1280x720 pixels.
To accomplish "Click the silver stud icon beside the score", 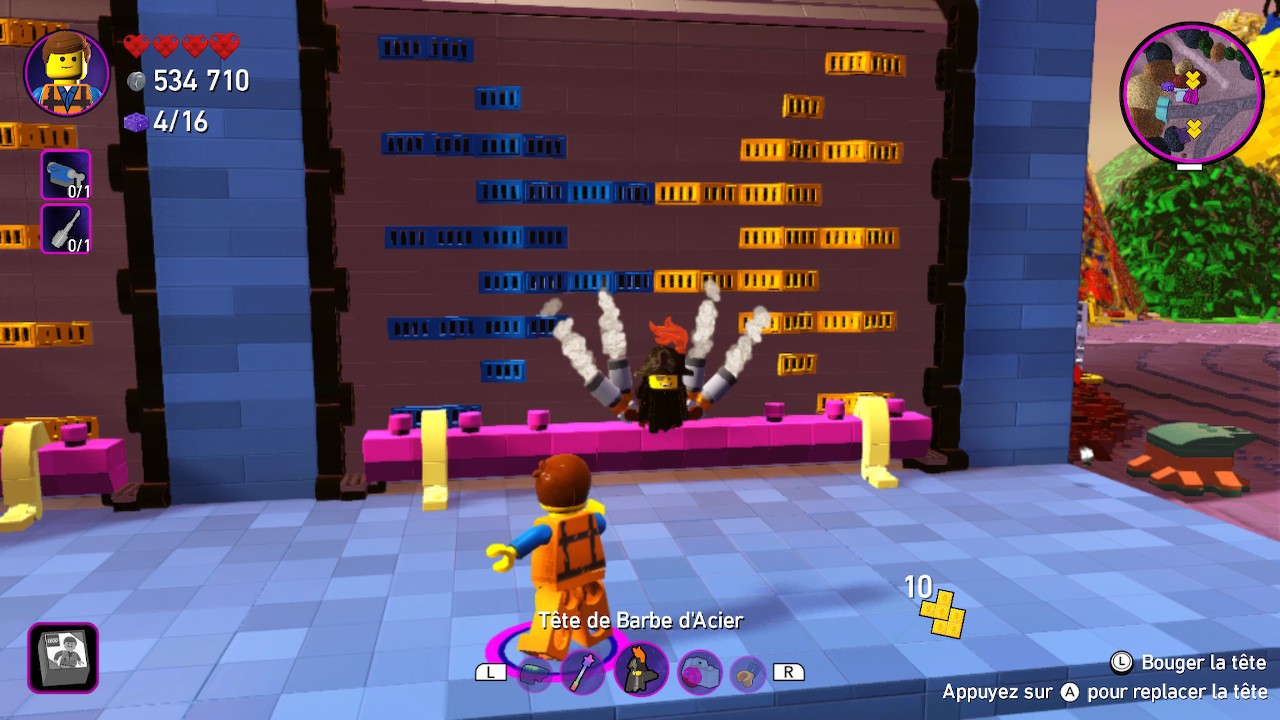I will click(x=136, y=81).
